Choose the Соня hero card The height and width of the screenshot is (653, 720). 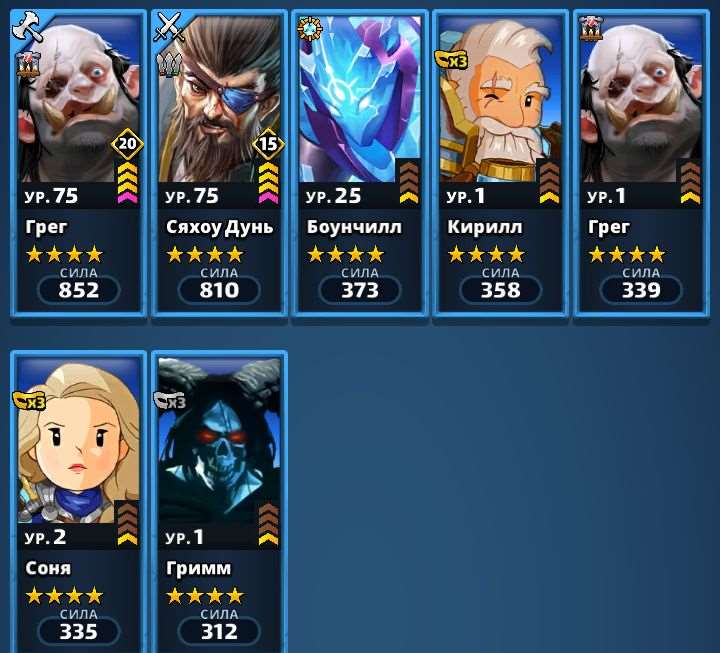pos(78,500)
